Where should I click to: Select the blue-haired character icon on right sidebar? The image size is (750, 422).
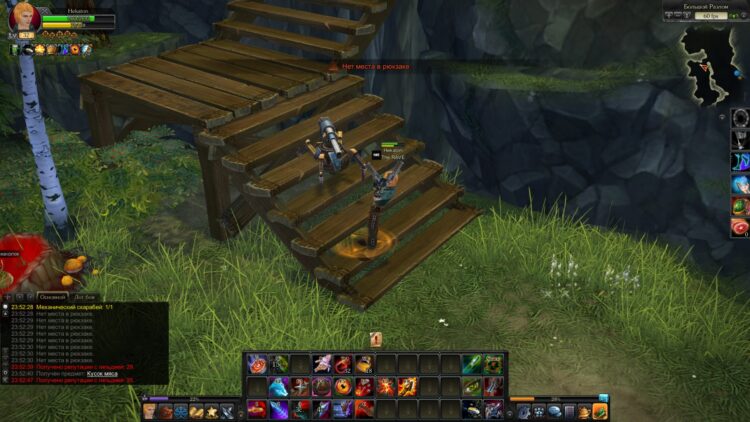[x=740, y=184]
